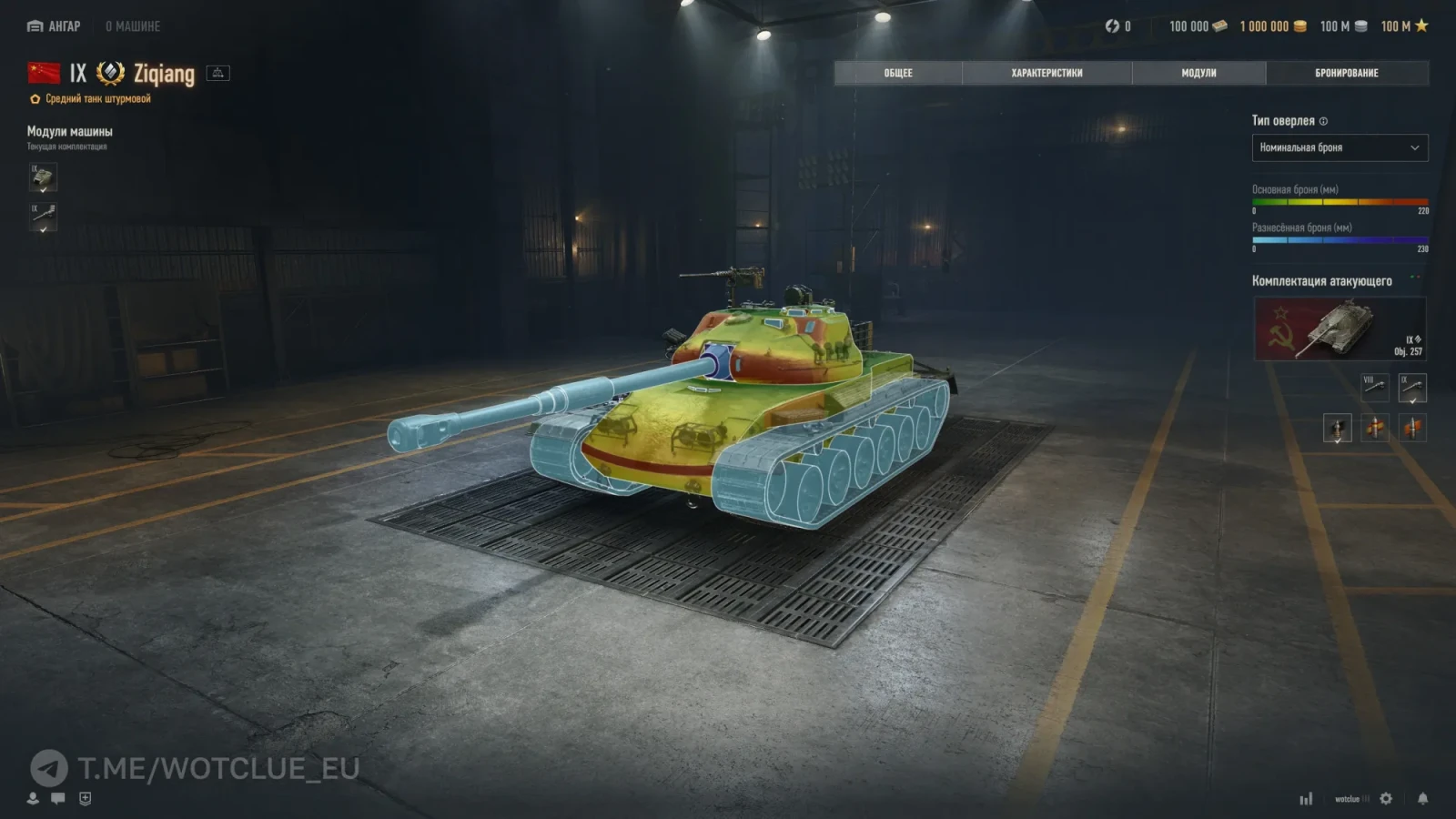
Task: Click the battle statistics bars icon
Action: pyautogui.click(x=1307, y=798)
